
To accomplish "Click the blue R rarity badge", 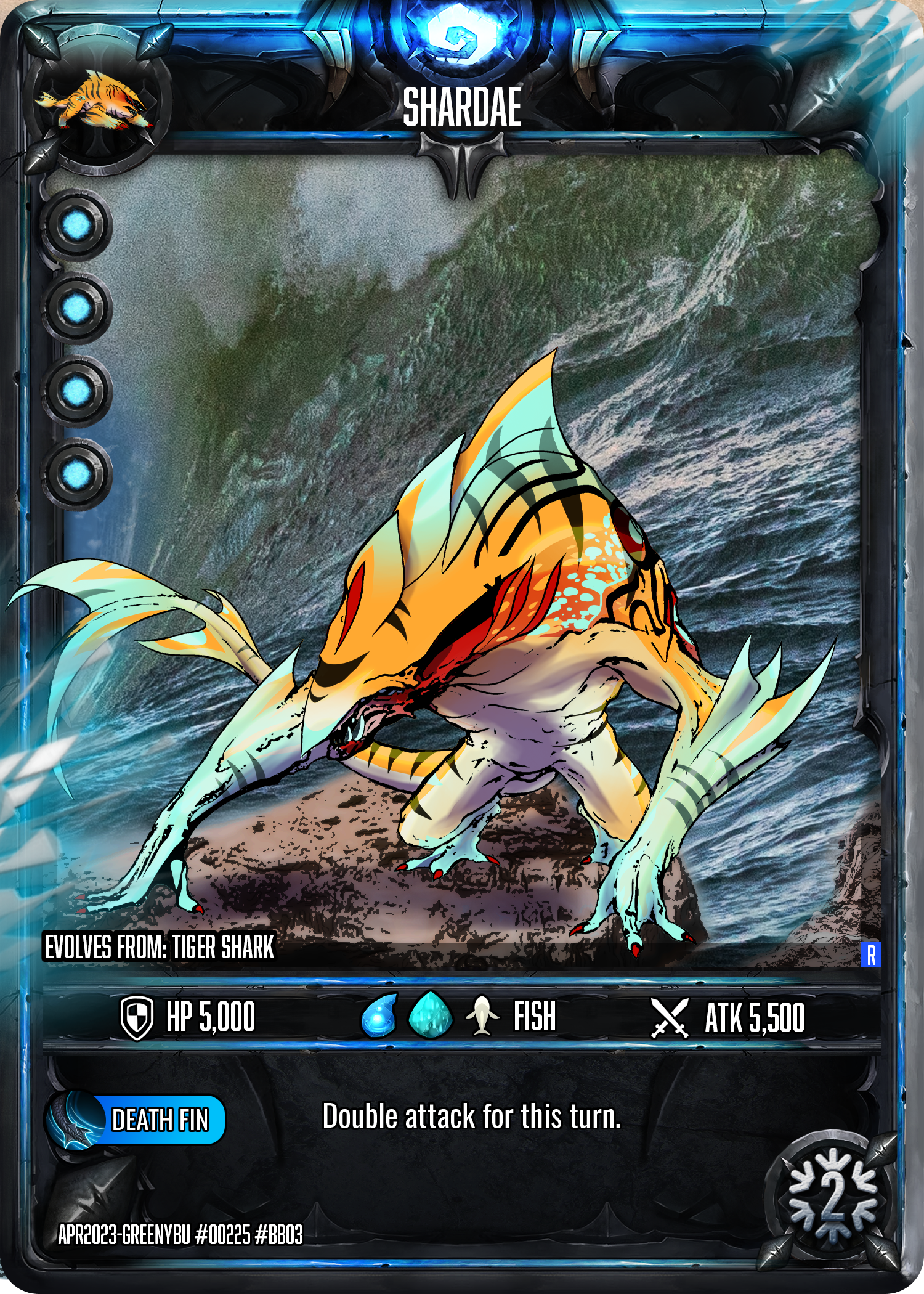I will (x=870, y=954).
